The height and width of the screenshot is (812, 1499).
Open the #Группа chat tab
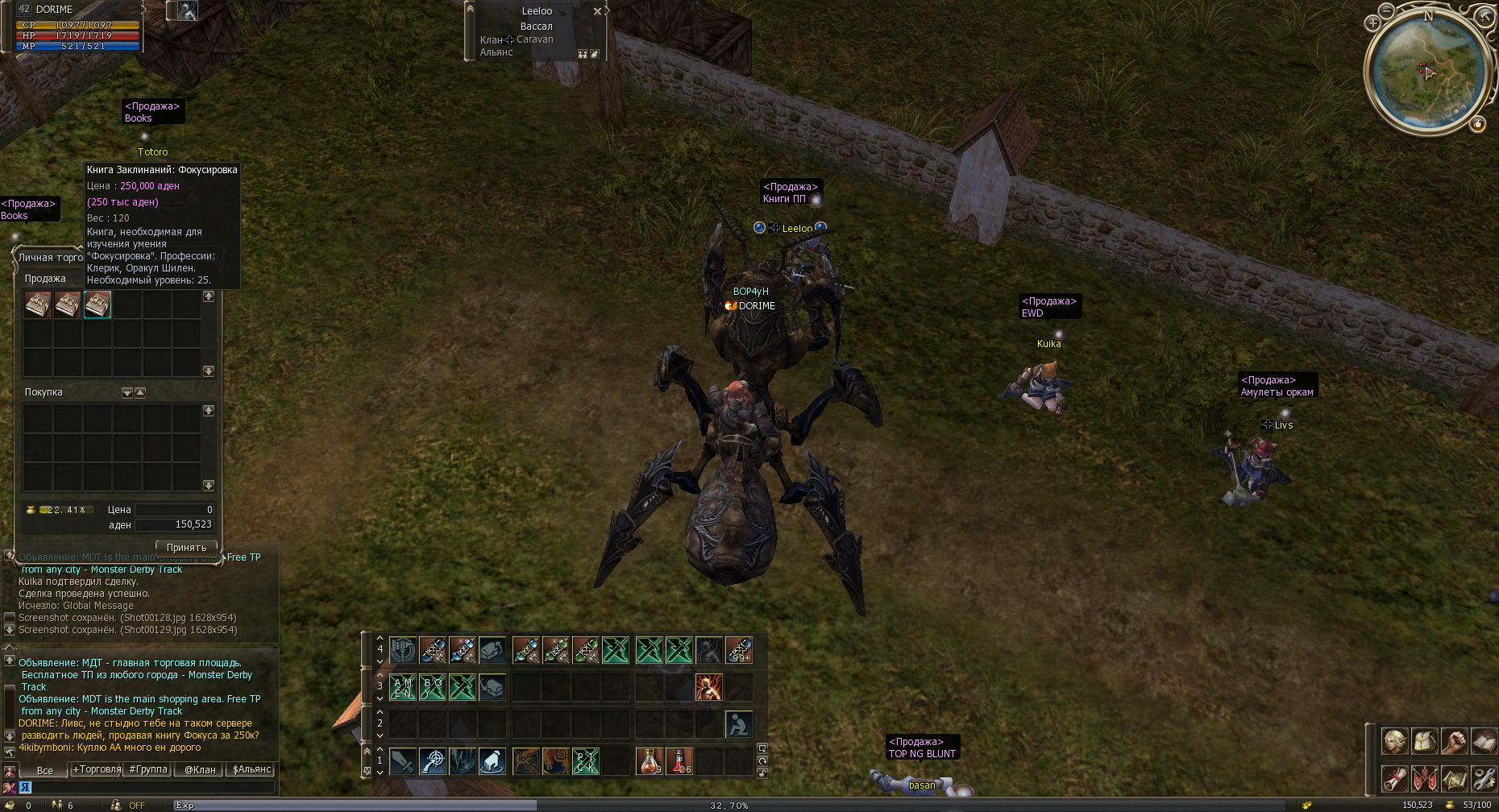click(x=148, y=769)
